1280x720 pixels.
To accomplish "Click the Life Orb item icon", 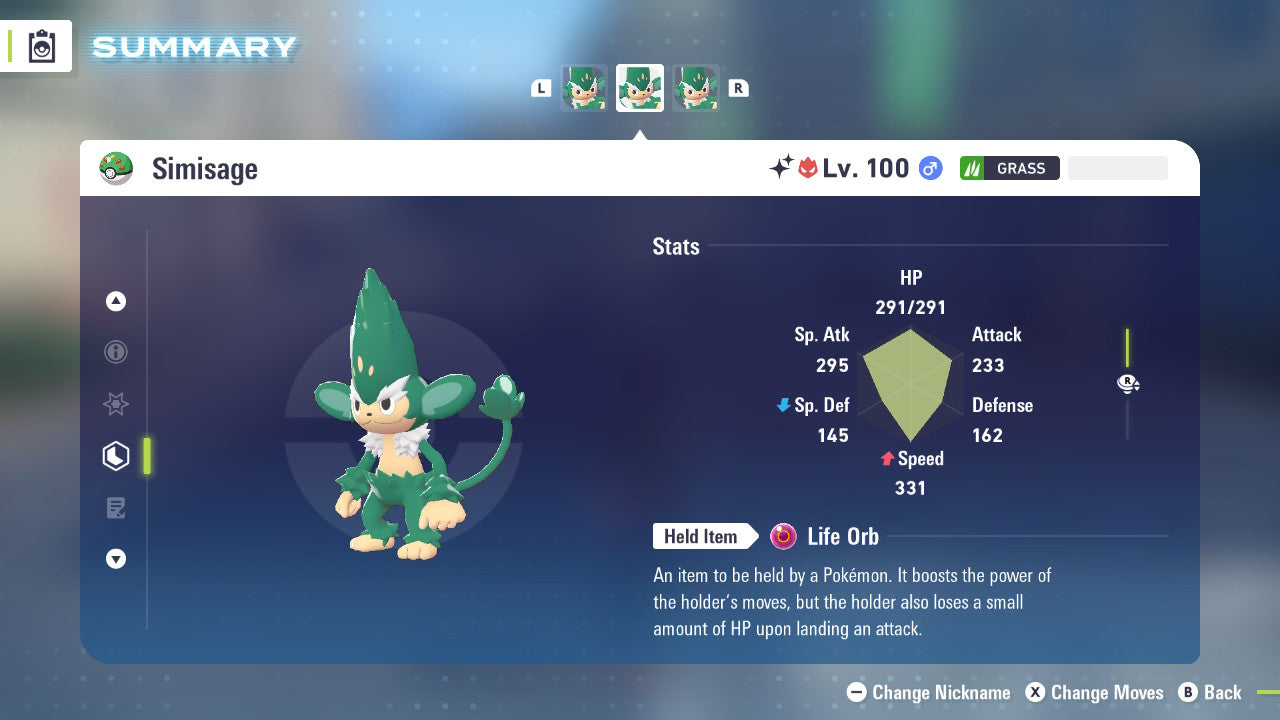I will 782,536.
